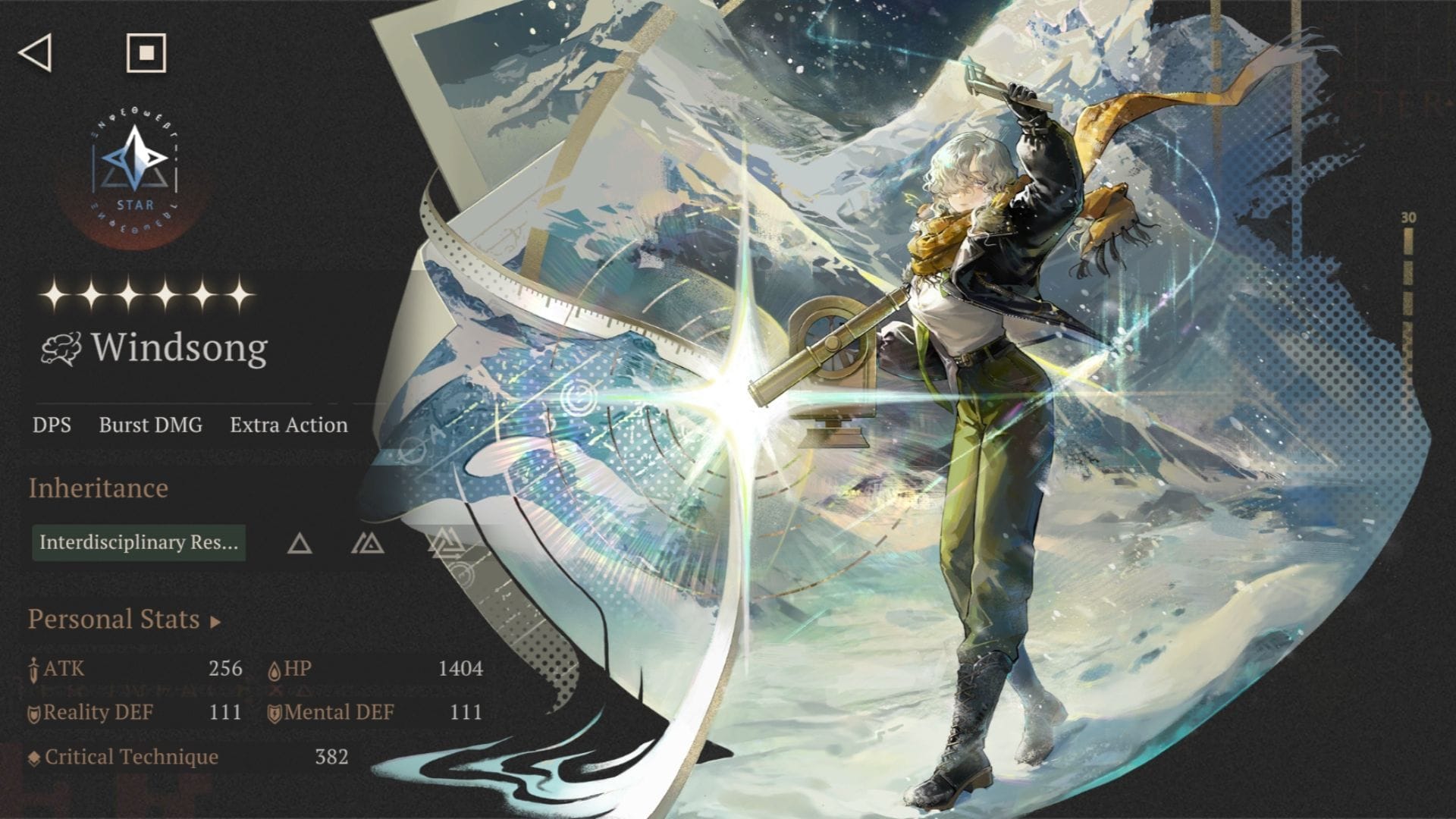Screen dimensions: 1456x819
Task: Click the Reality DEF shield icon
Action: 34,713
